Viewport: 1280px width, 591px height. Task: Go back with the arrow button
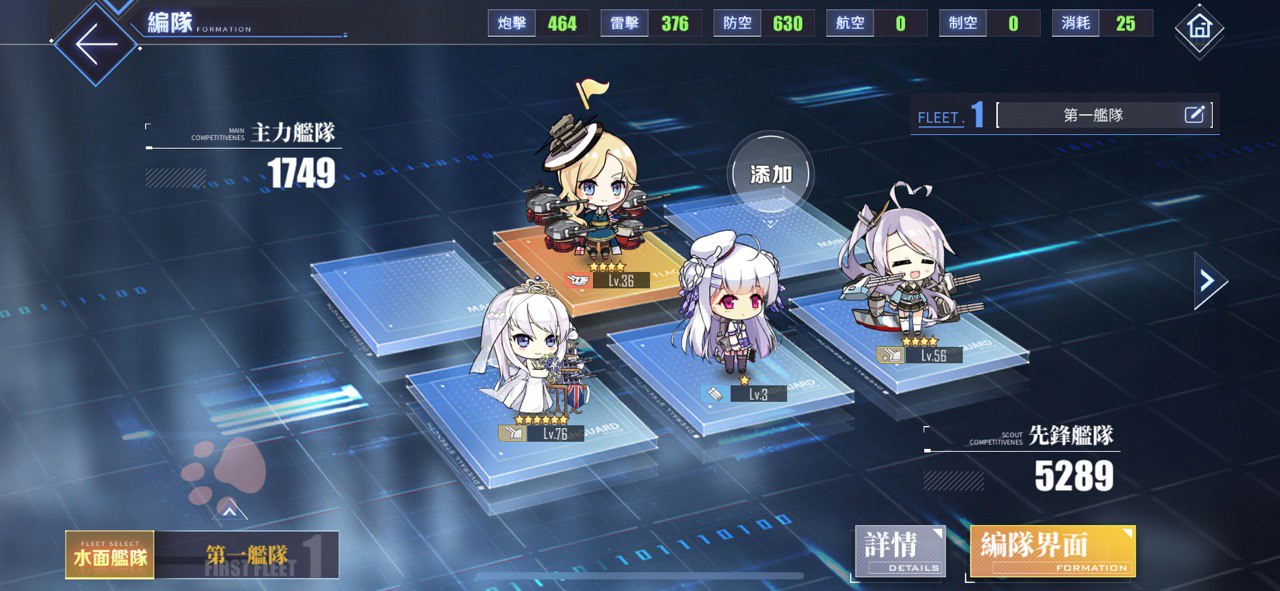click(95, 45)
